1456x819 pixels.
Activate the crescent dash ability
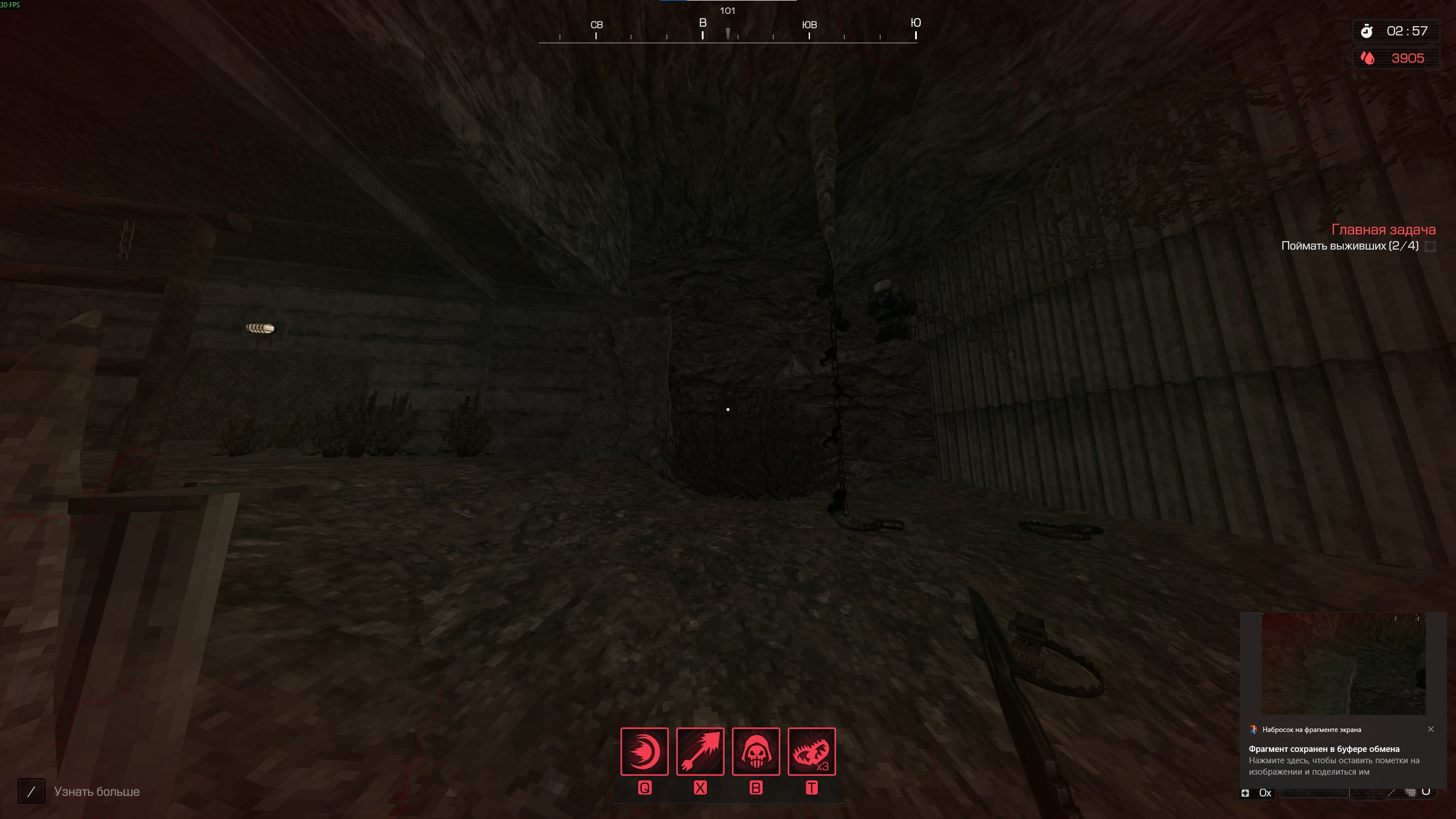click(644, 751)
